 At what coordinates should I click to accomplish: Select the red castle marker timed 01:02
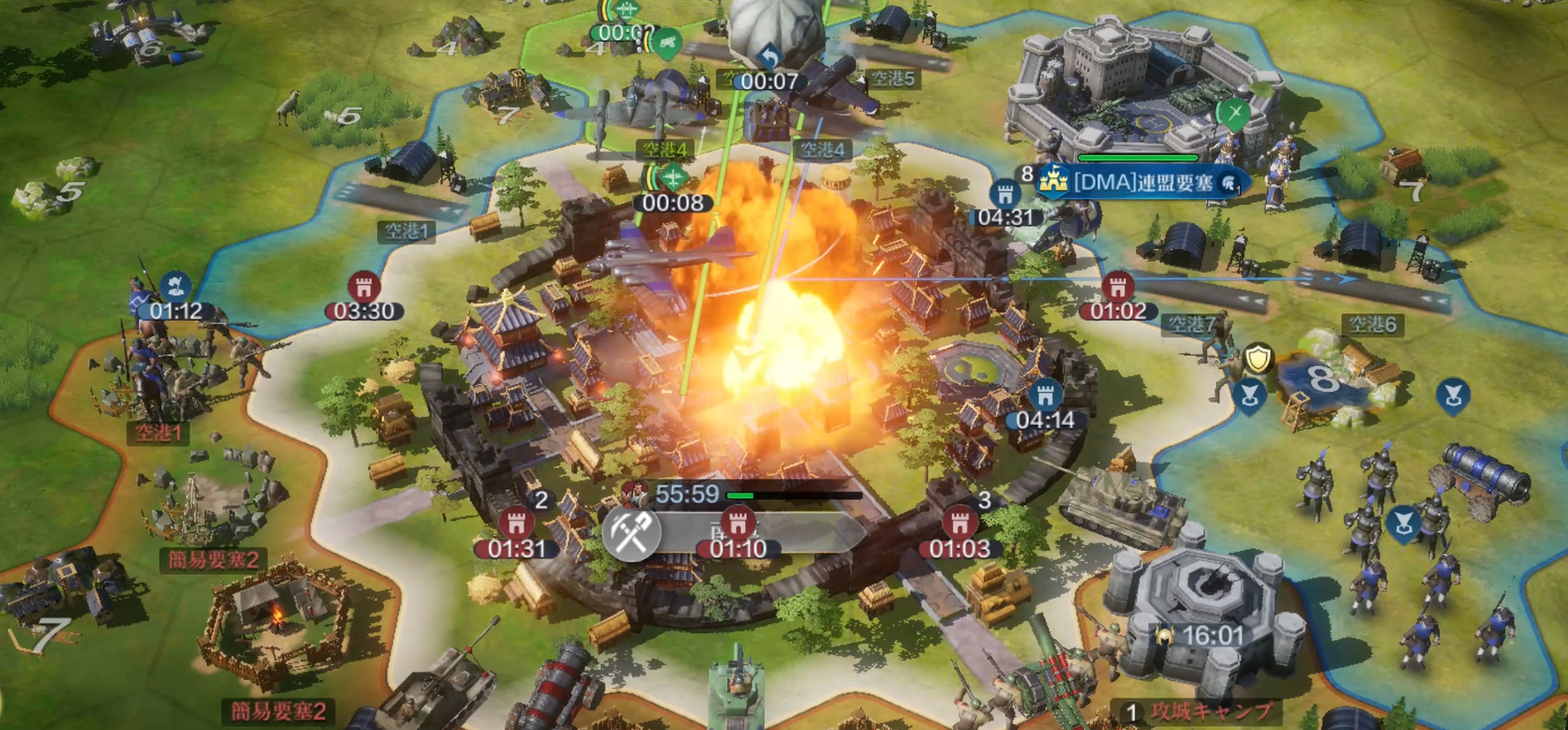point(1118,288)
